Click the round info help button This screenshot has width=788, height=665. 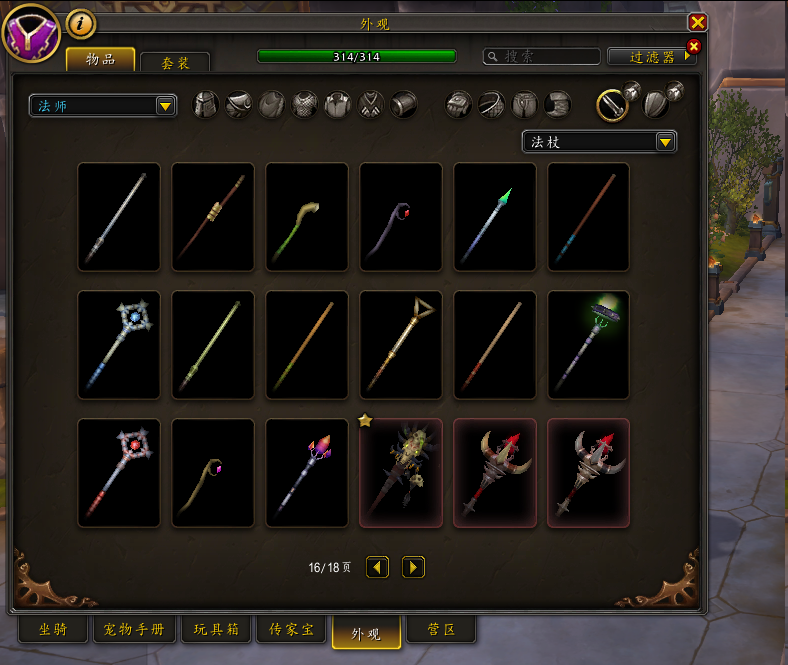tap(81, 23)
